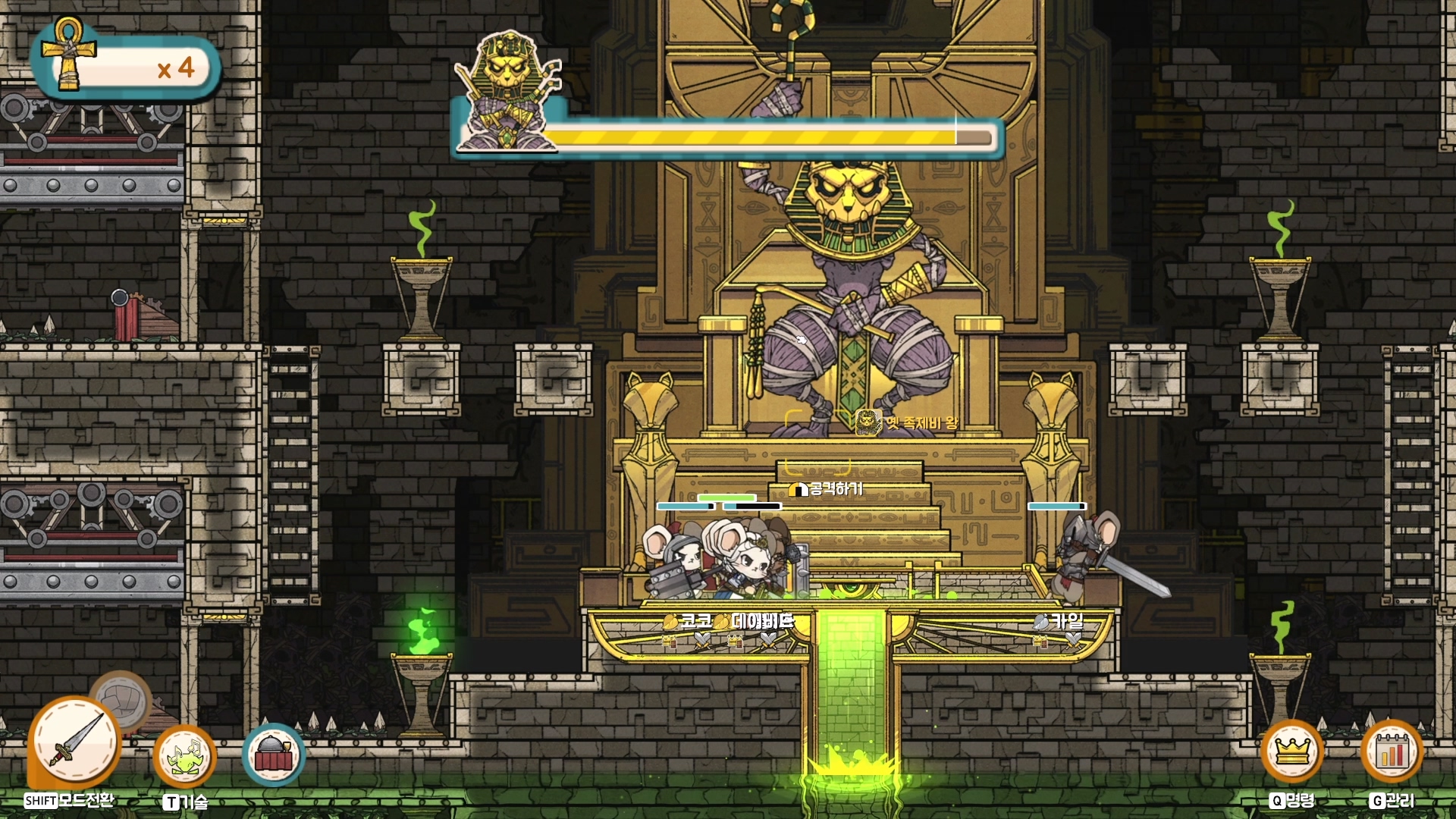Open the management chart icon
The width and height of the screenshot is (1456, 819).
tap(1392, 752)
